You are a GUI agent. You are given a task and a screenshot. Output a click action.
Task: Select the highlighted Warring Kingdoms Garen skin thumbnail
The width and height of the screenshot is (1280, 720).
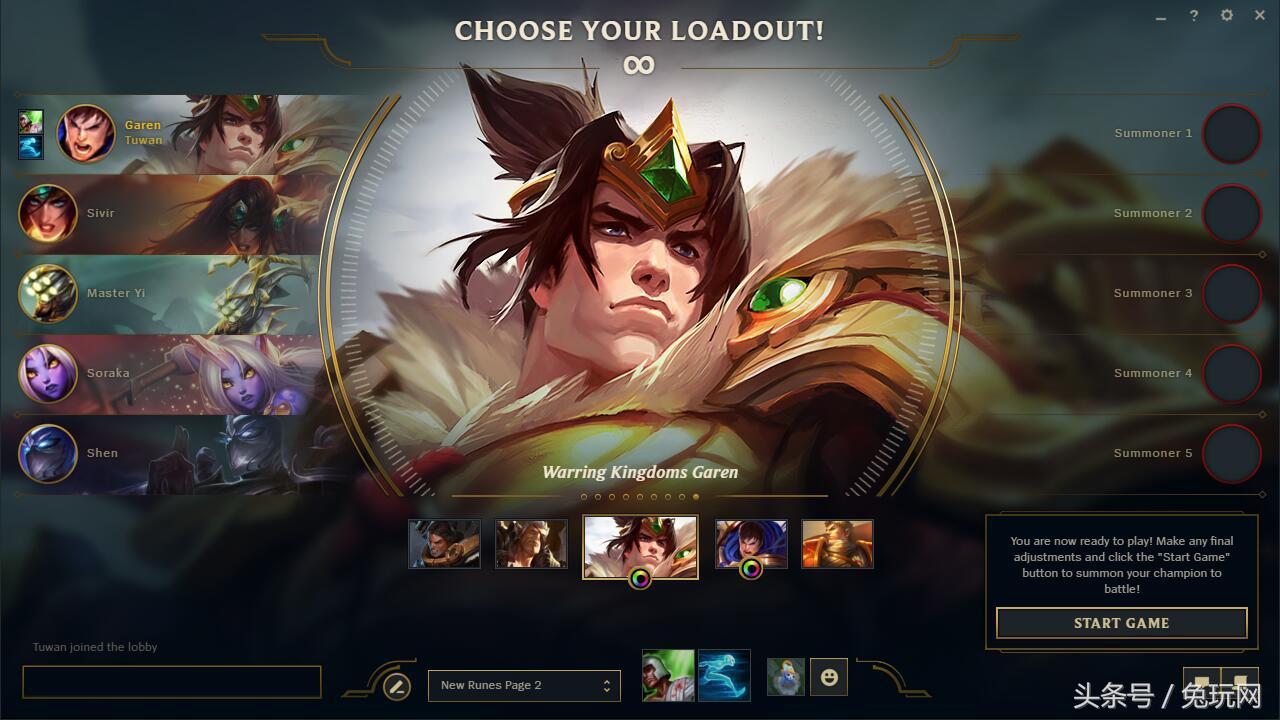640,544
